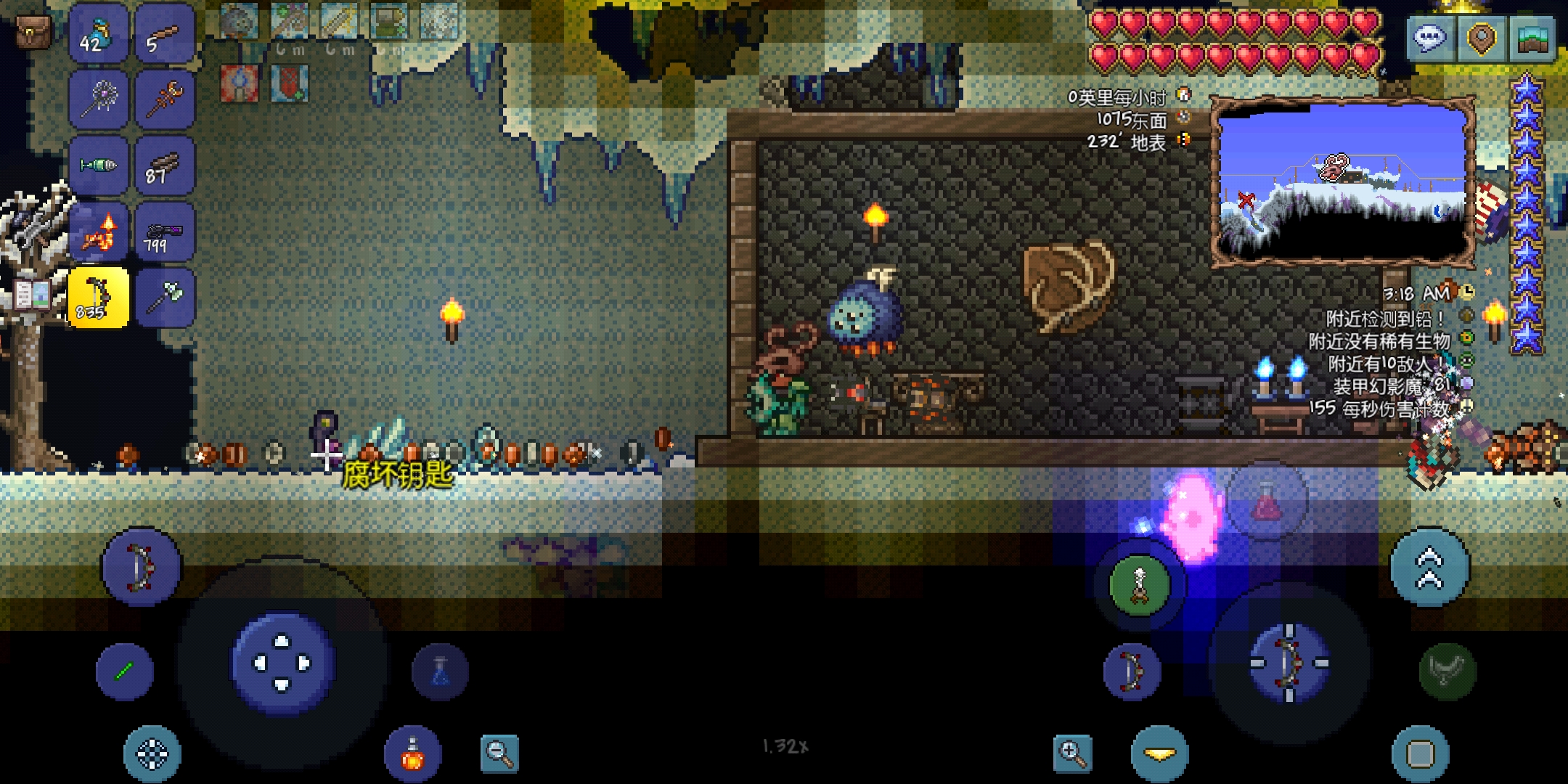Use the grappling hook button

click(x=1139, y=585)
